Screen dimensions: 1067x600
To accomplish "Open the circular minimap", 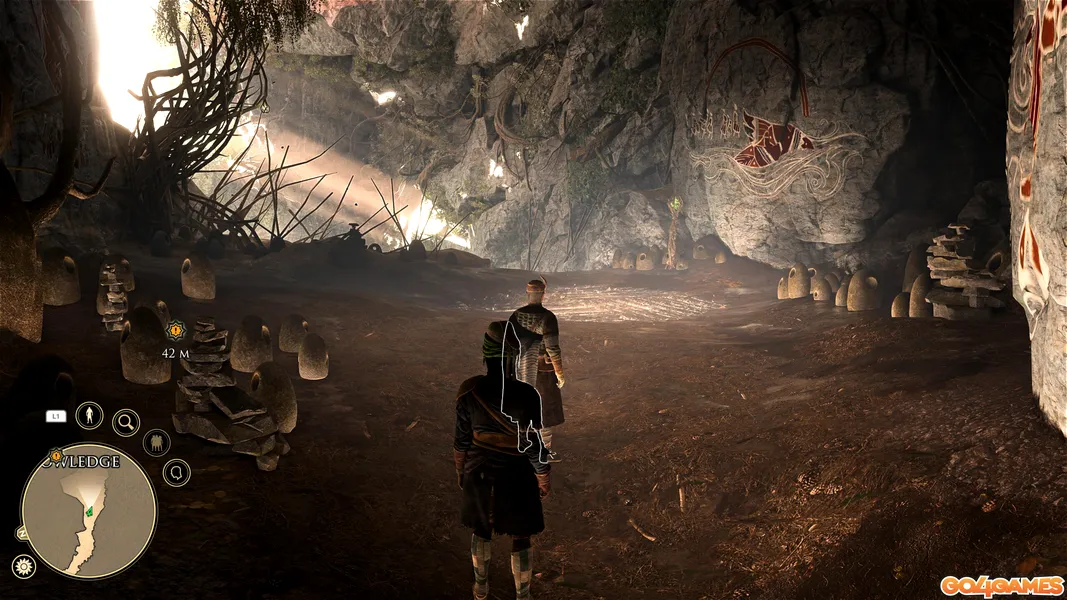I will click(x=89, y=510).
